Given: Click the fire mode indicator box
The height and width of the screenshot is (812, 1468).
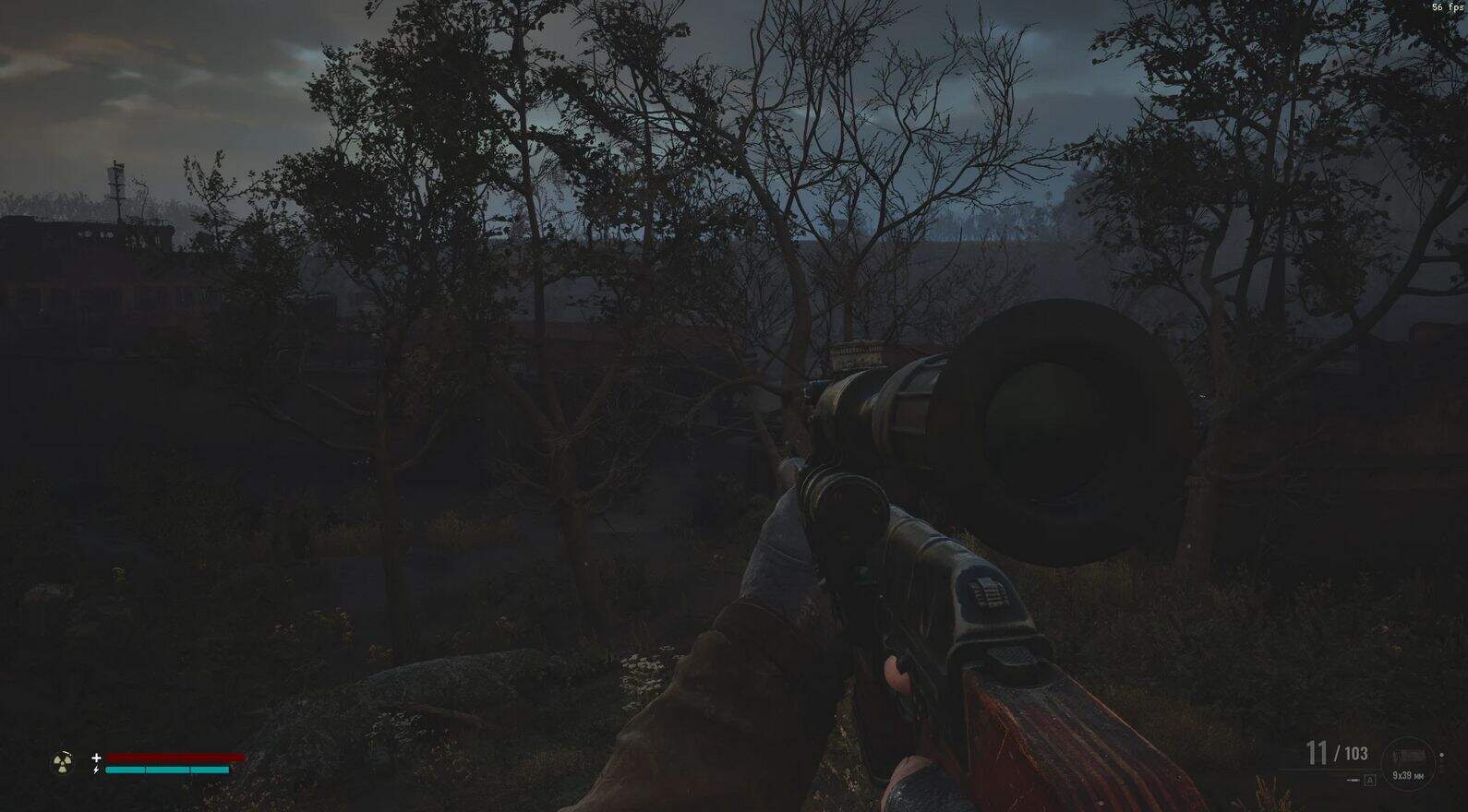Looking at the screenshot, I should [1369, 781].
